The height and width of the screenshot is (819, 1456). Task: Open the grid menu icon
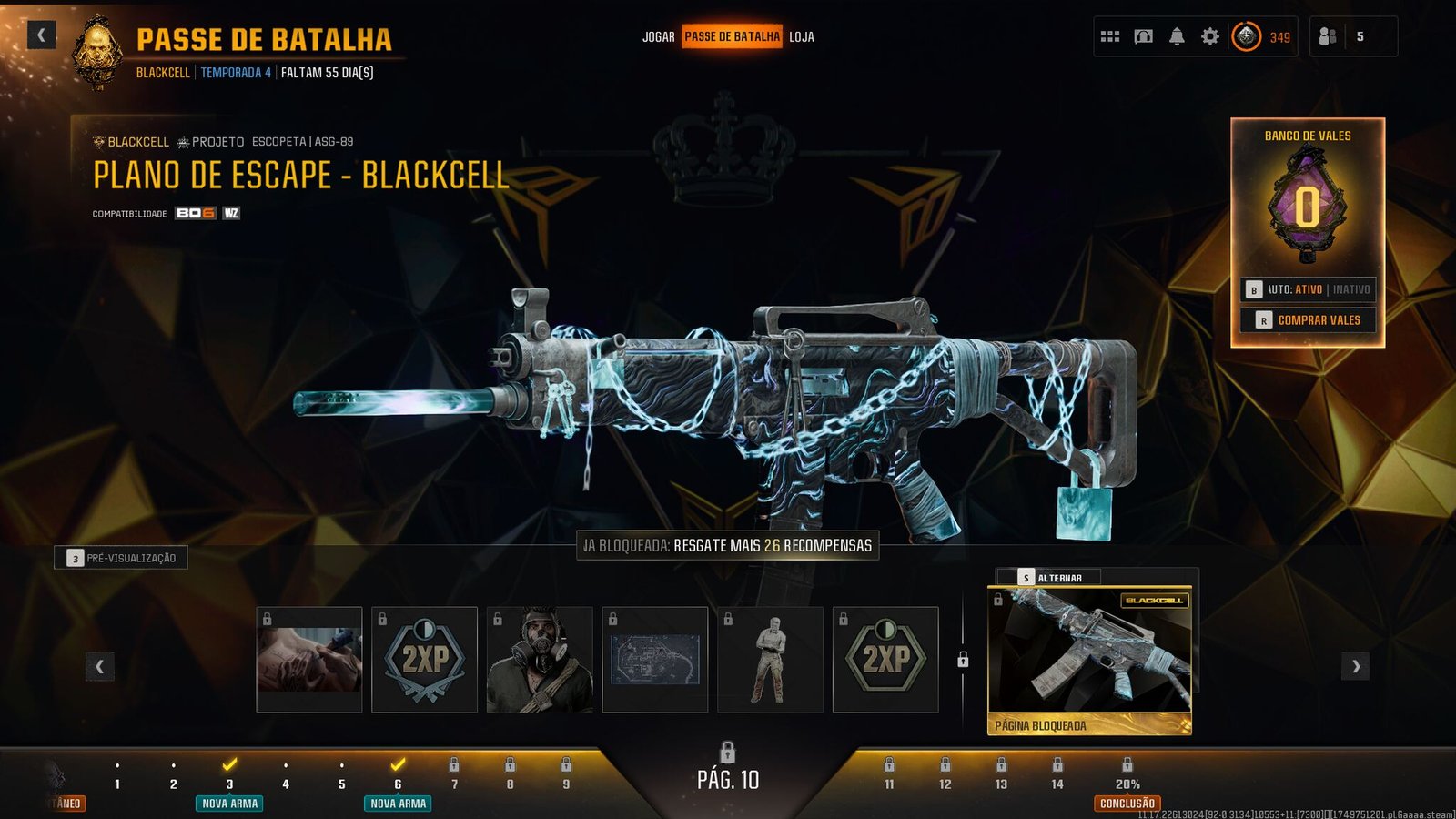coord(1110,37)
